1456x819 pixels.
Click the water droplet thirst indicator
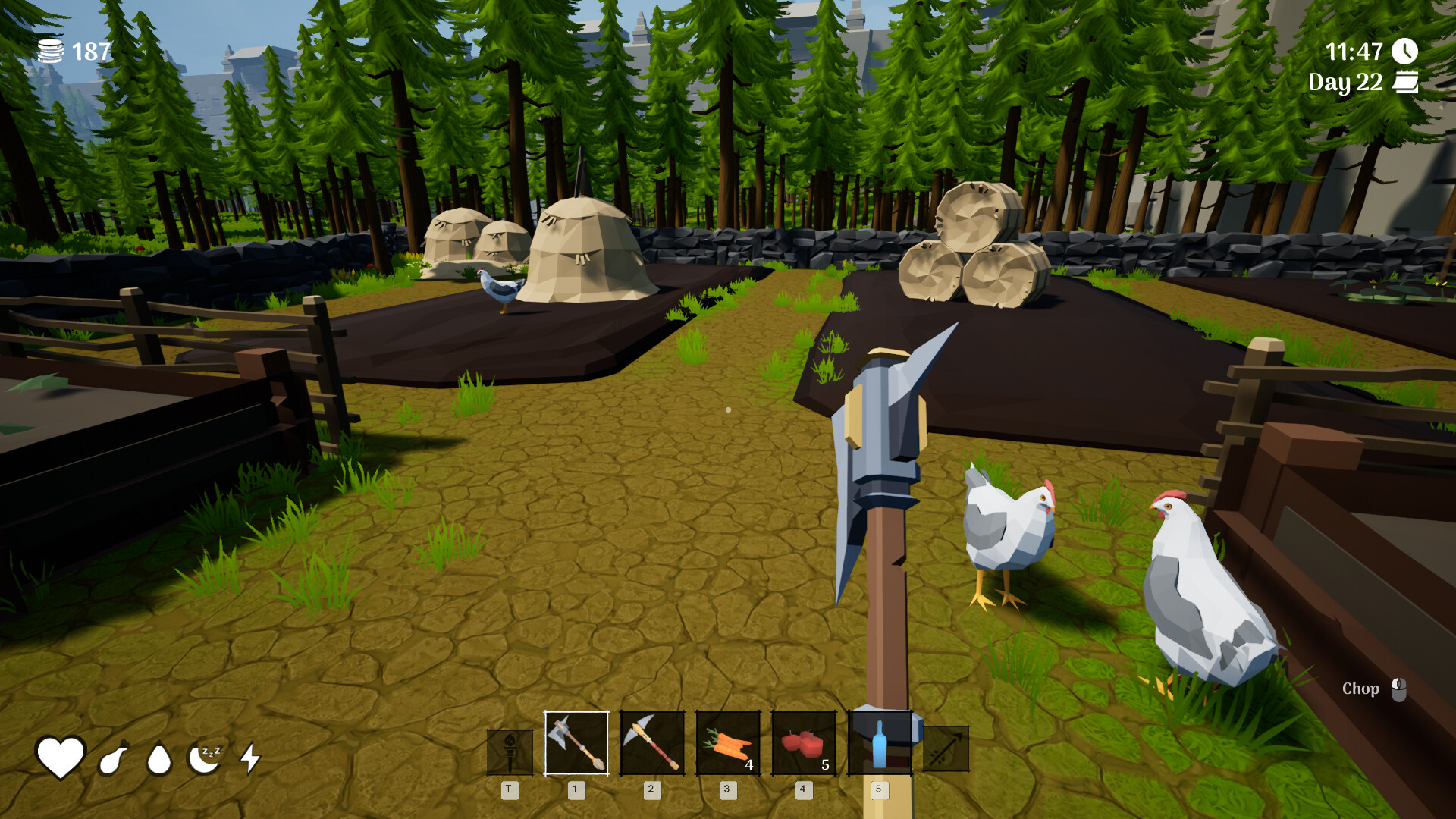[158, 759]
